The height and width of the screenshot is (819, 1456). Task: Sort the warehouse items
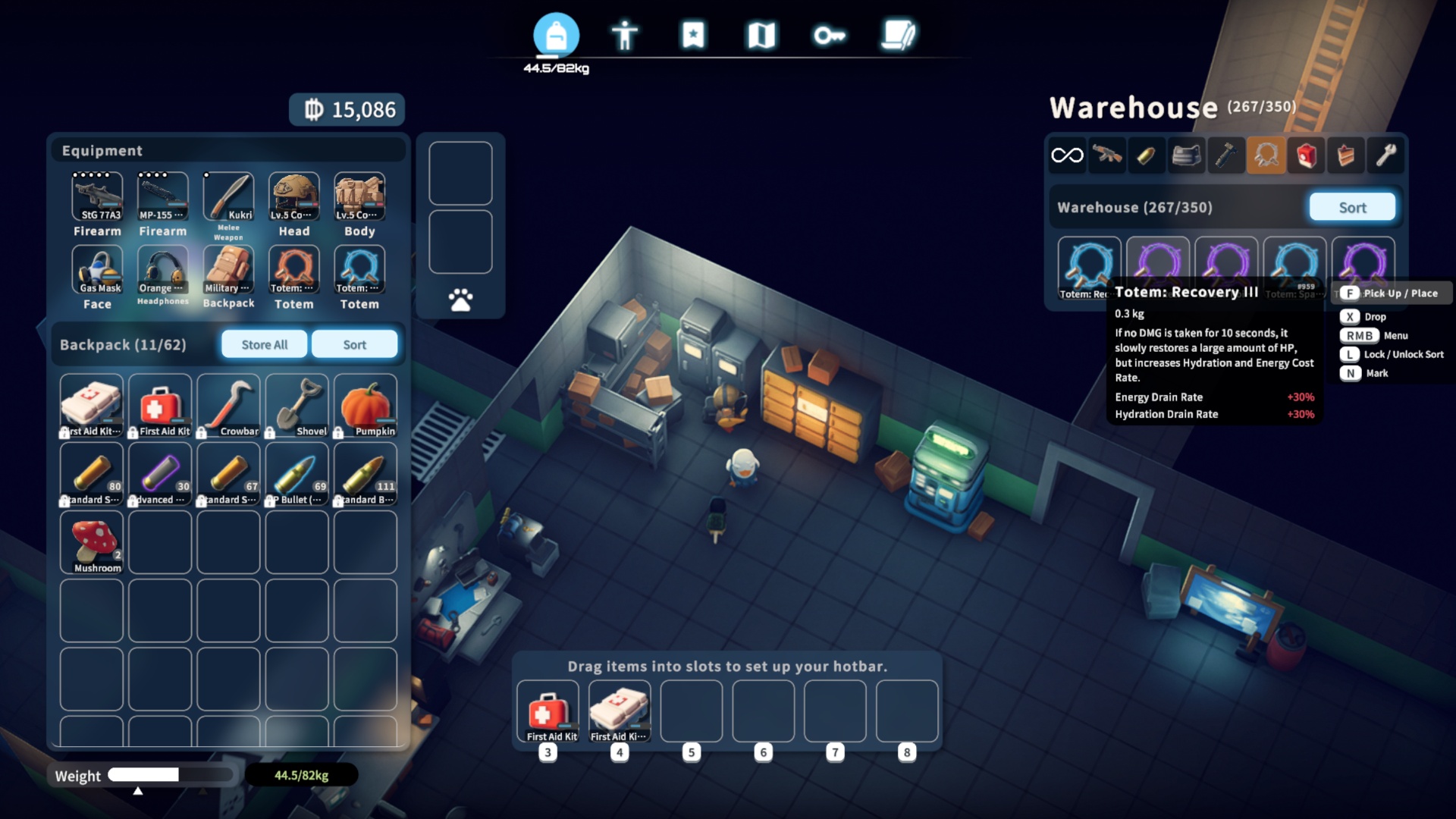(x=1352, y=207)
